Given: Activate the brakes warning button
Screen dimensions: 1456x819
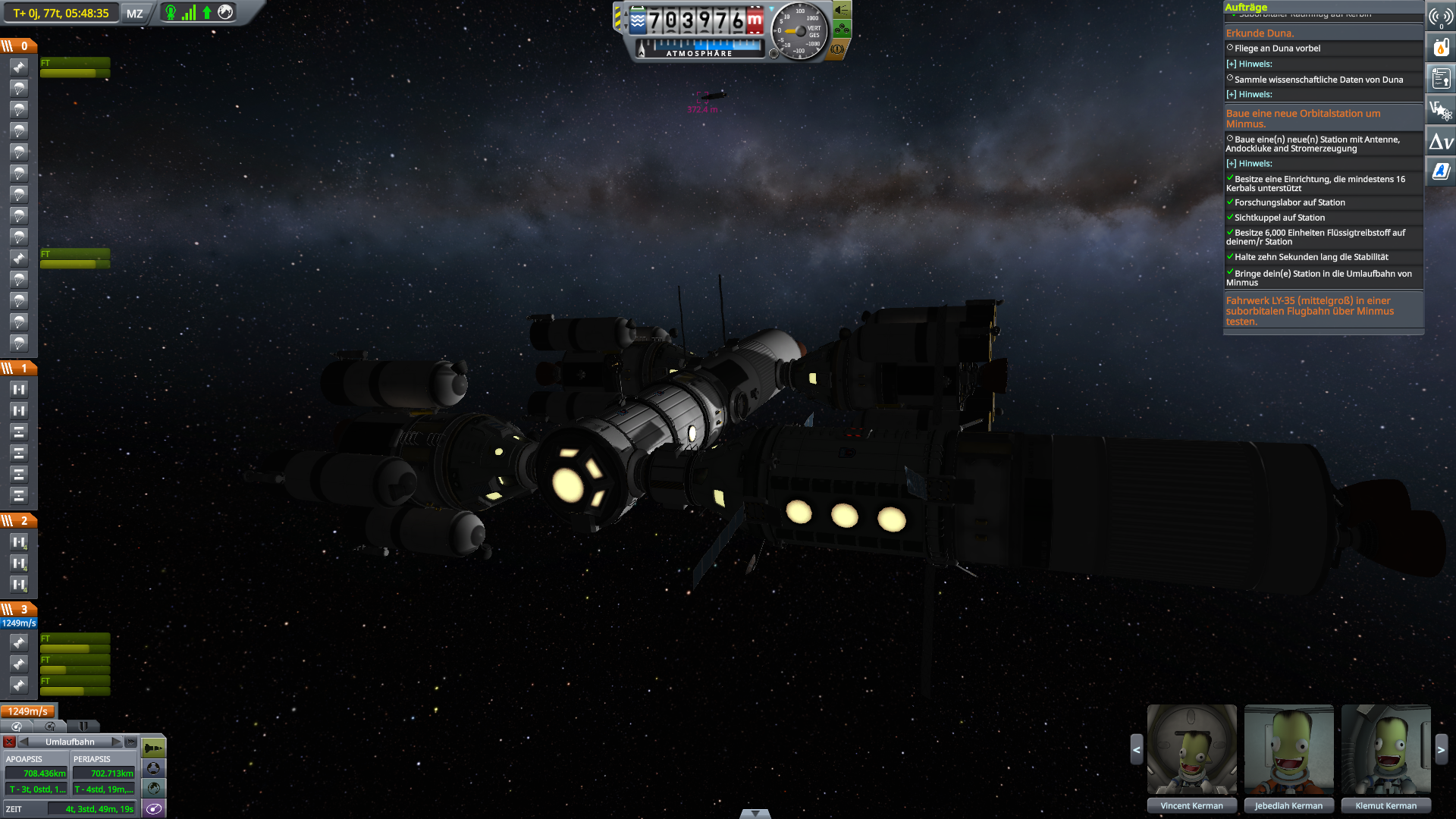Looking at the screenshot, I should [x=837, y=49].
